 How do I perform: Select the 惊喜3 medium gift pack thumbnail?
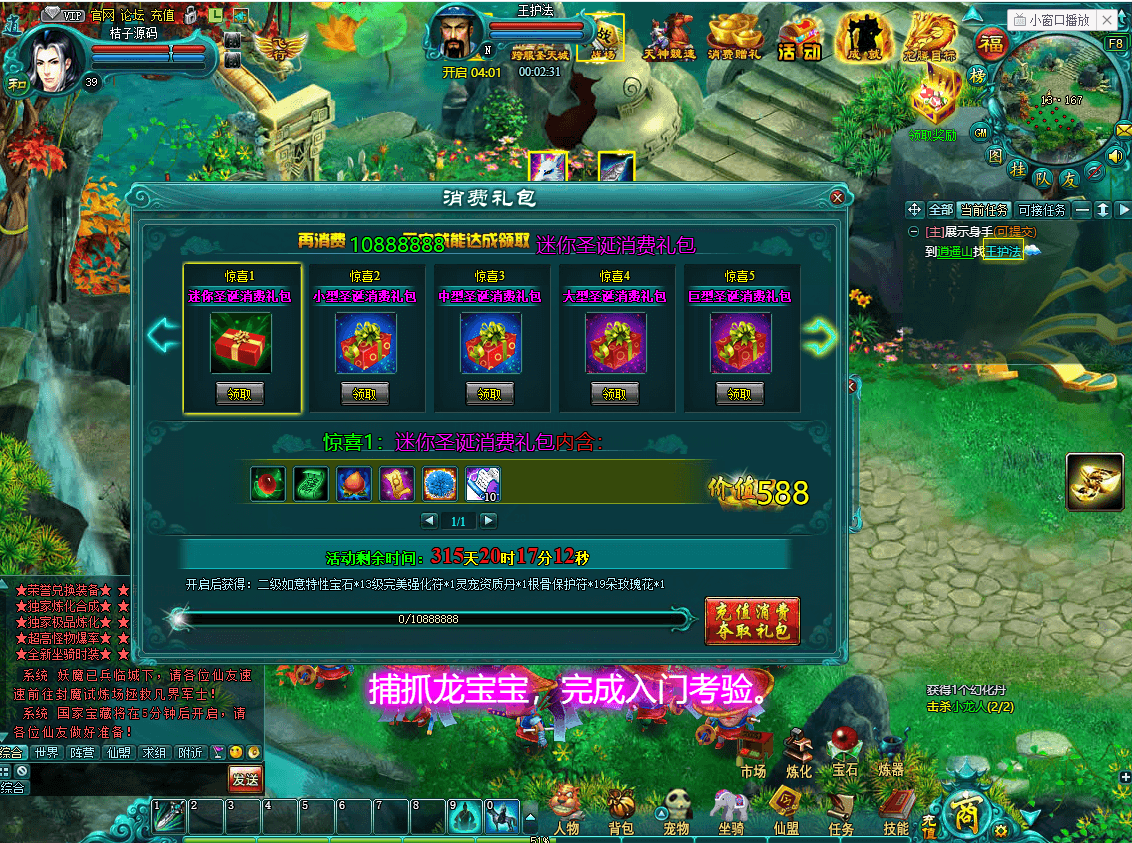pyautogui.click(x=491, y=342)
